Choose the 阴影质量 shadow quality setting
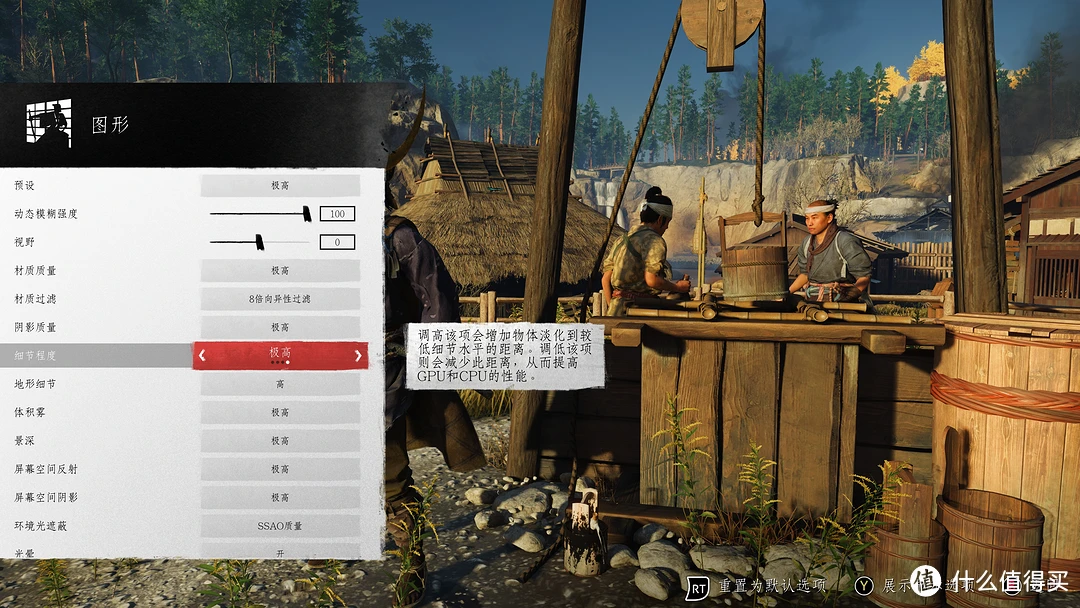The height and width of the screenshot is (608, 1080). pos(280,327)
